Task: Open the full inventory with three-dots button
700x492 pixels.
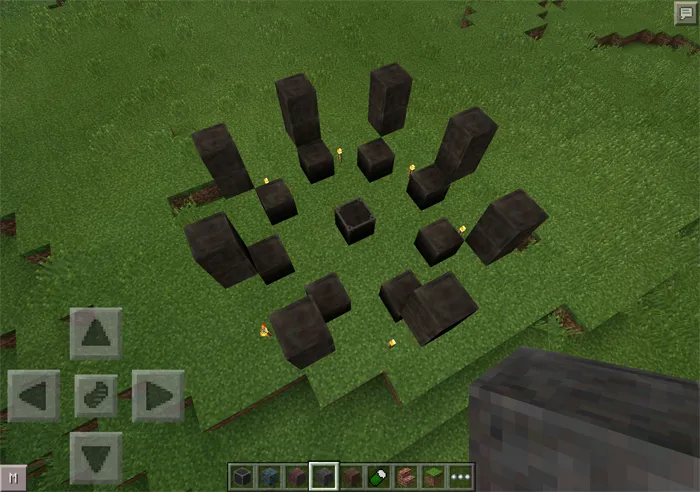Action: [461, 477]
